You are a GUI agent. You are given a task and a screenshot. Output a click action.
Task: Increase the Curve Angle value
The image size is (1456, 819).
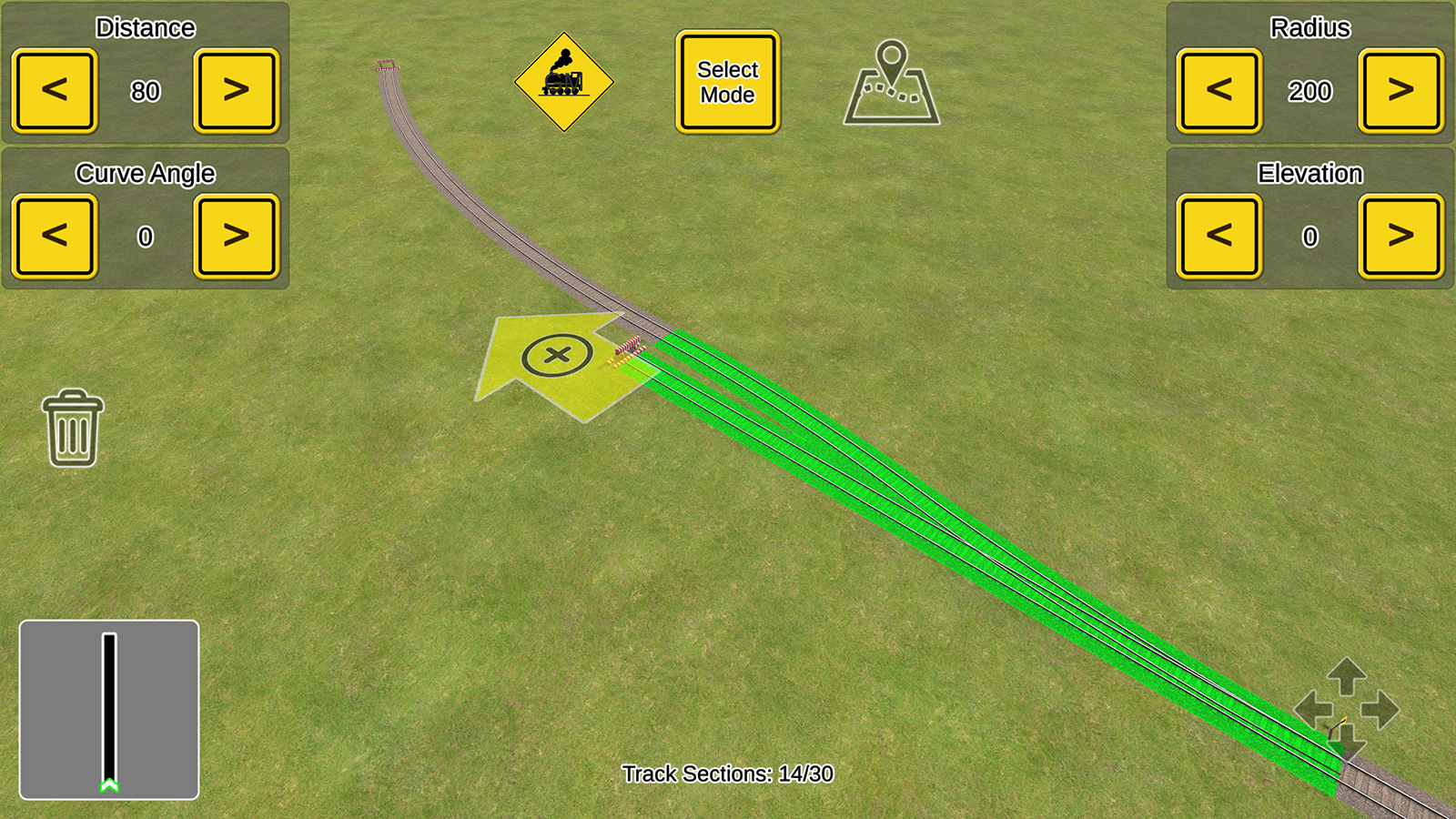coord(236,235)
